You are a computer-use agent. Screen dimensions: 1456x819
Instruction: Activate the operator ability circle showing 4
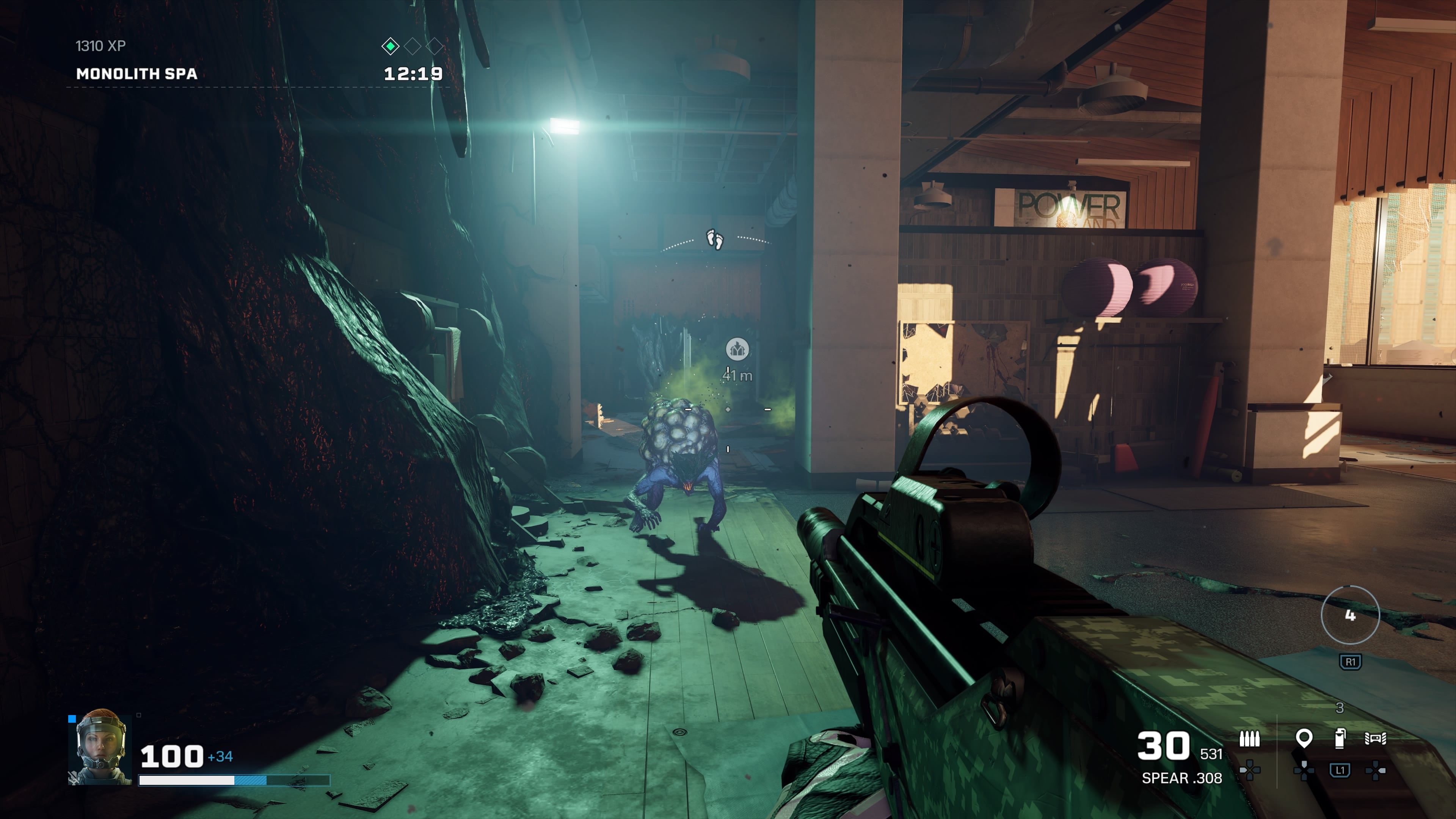1350,615
